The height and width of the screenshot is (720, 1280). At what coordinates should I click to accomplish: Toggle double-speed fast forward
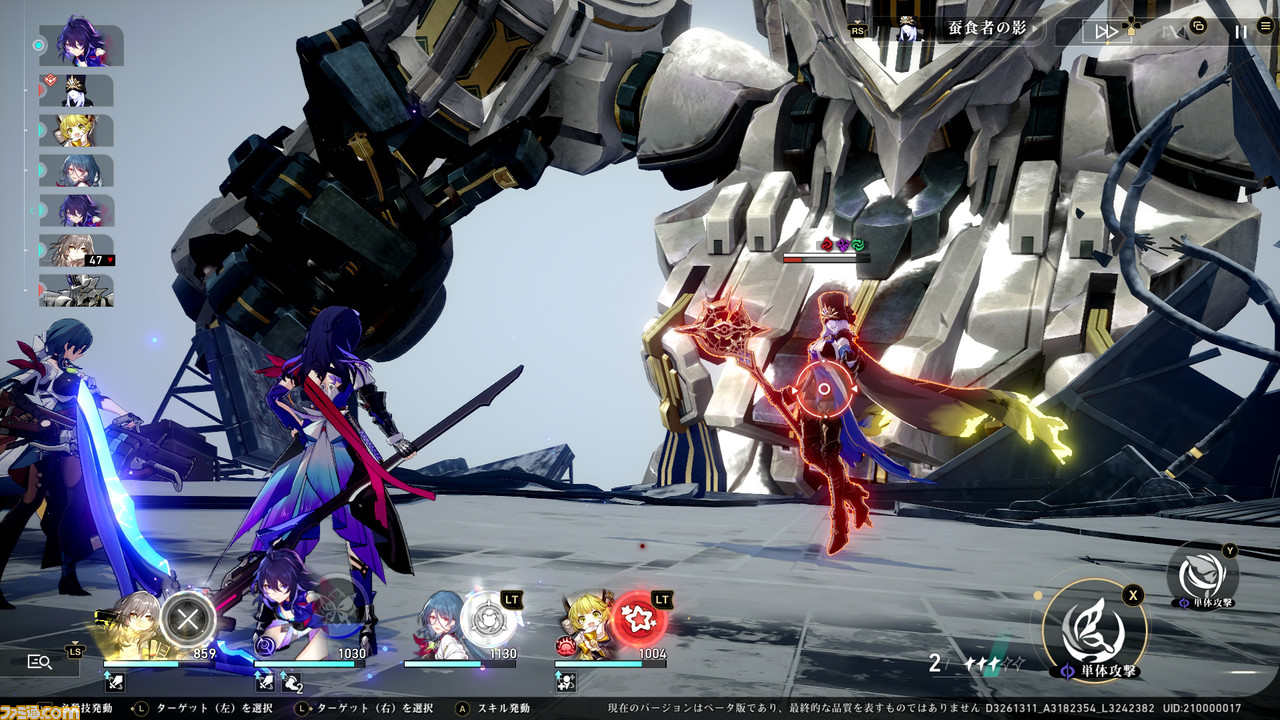point(1106,31)
